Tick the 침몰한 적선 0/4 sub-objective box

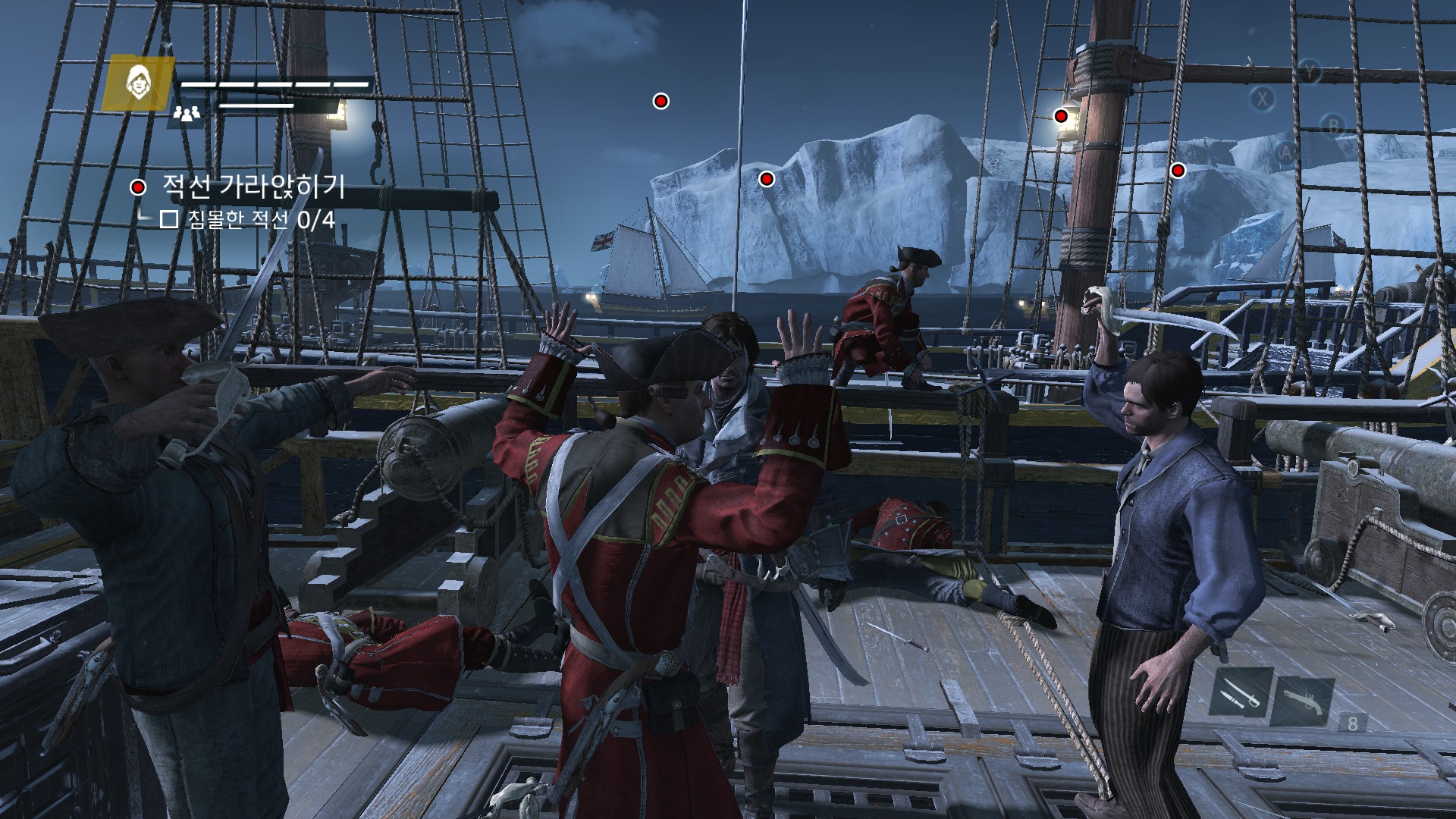(169, 220)
